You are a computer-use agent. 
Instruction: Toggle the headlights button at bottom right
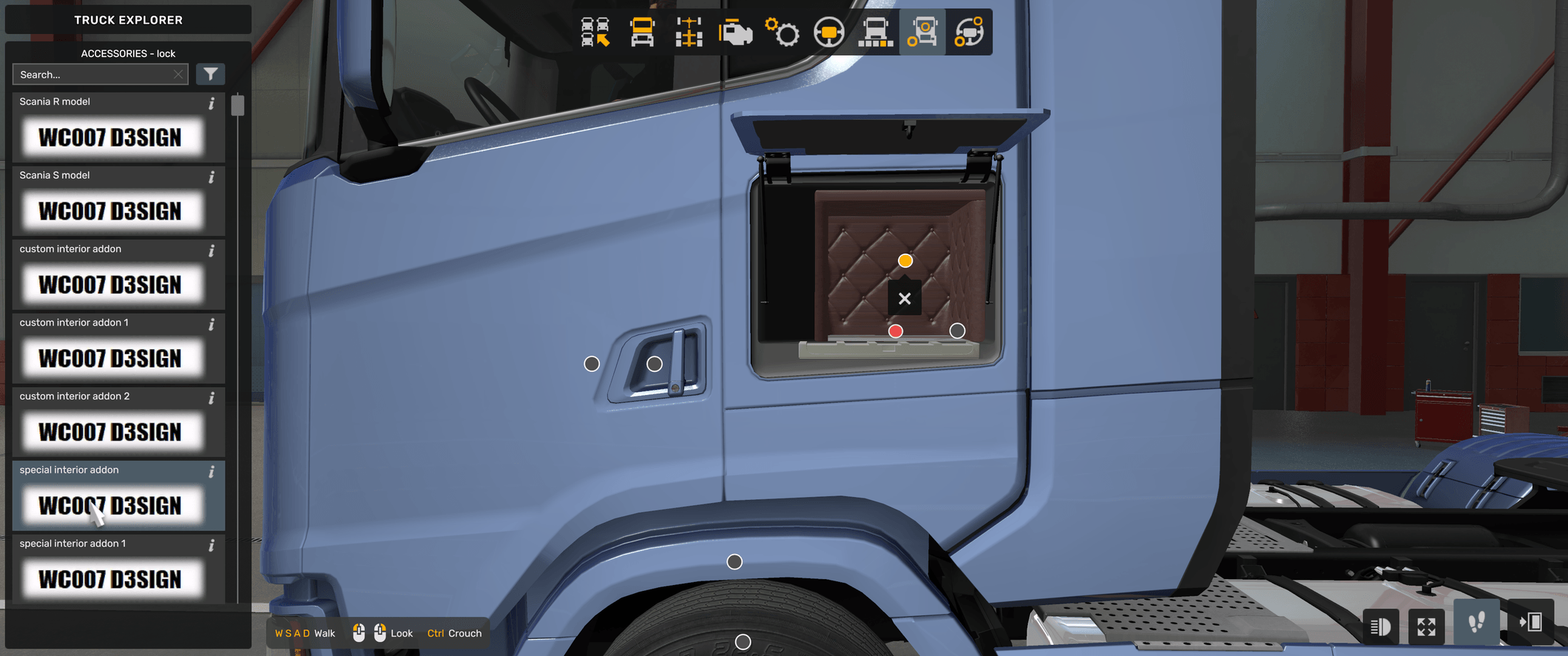click(1380, 626)
